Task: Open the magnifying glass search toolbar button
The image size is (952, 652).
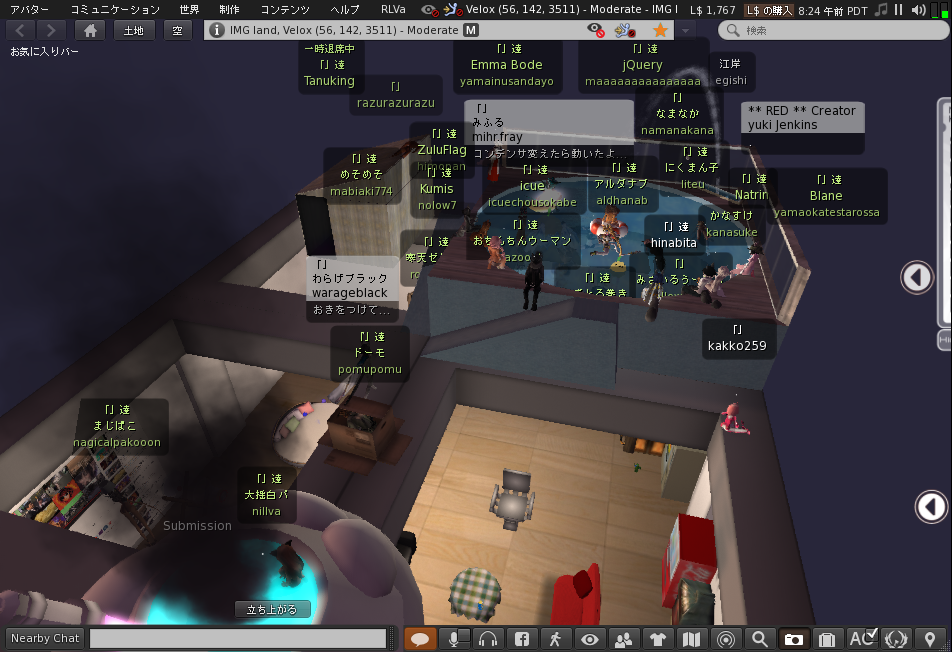Action: point(760,638)
